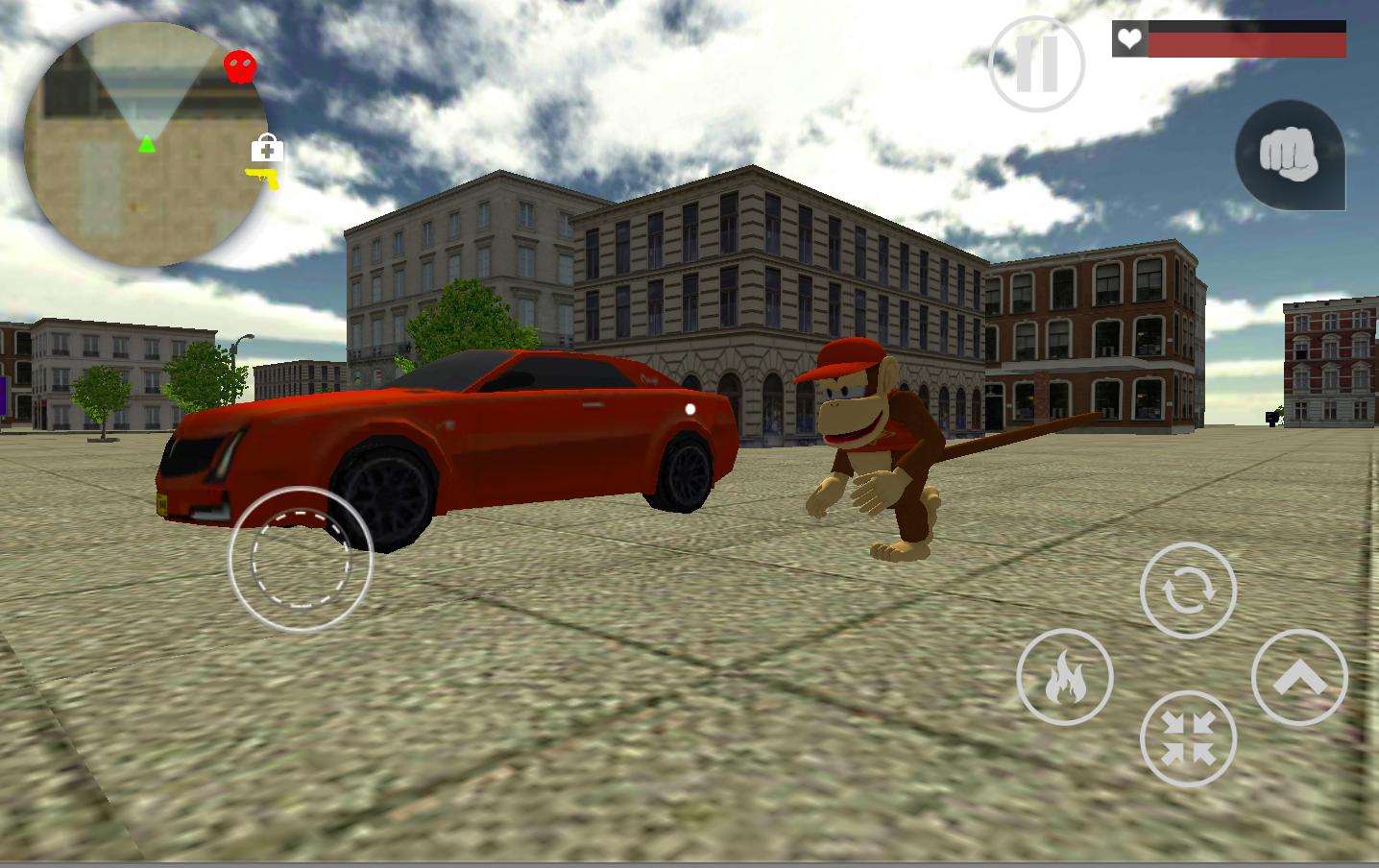Tap the punch fist attack icon
The height and width of the screenshot is (868, 1379).
click(1290, 156)
